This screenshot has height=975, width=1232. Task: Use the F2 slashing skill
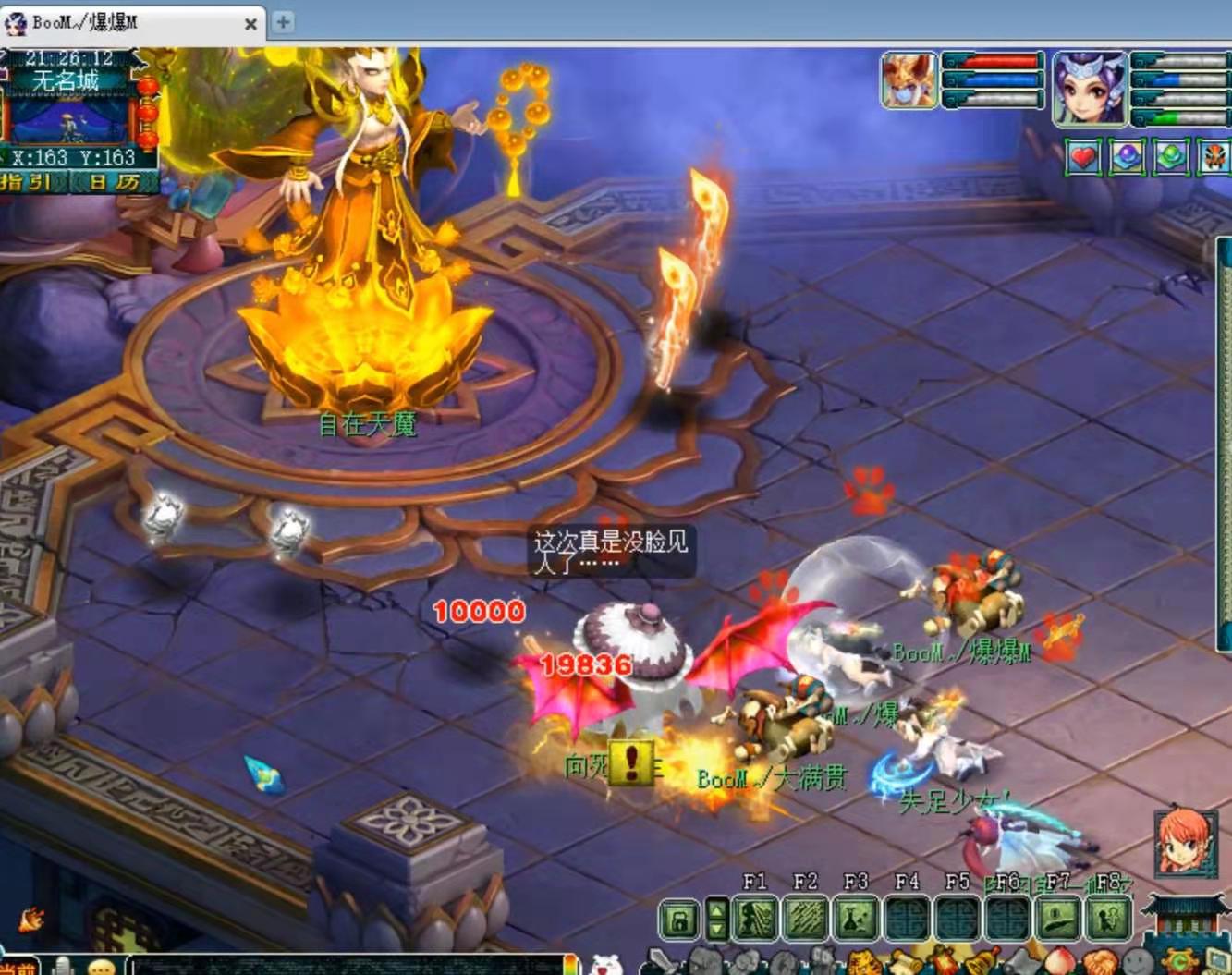pos(805,920)
